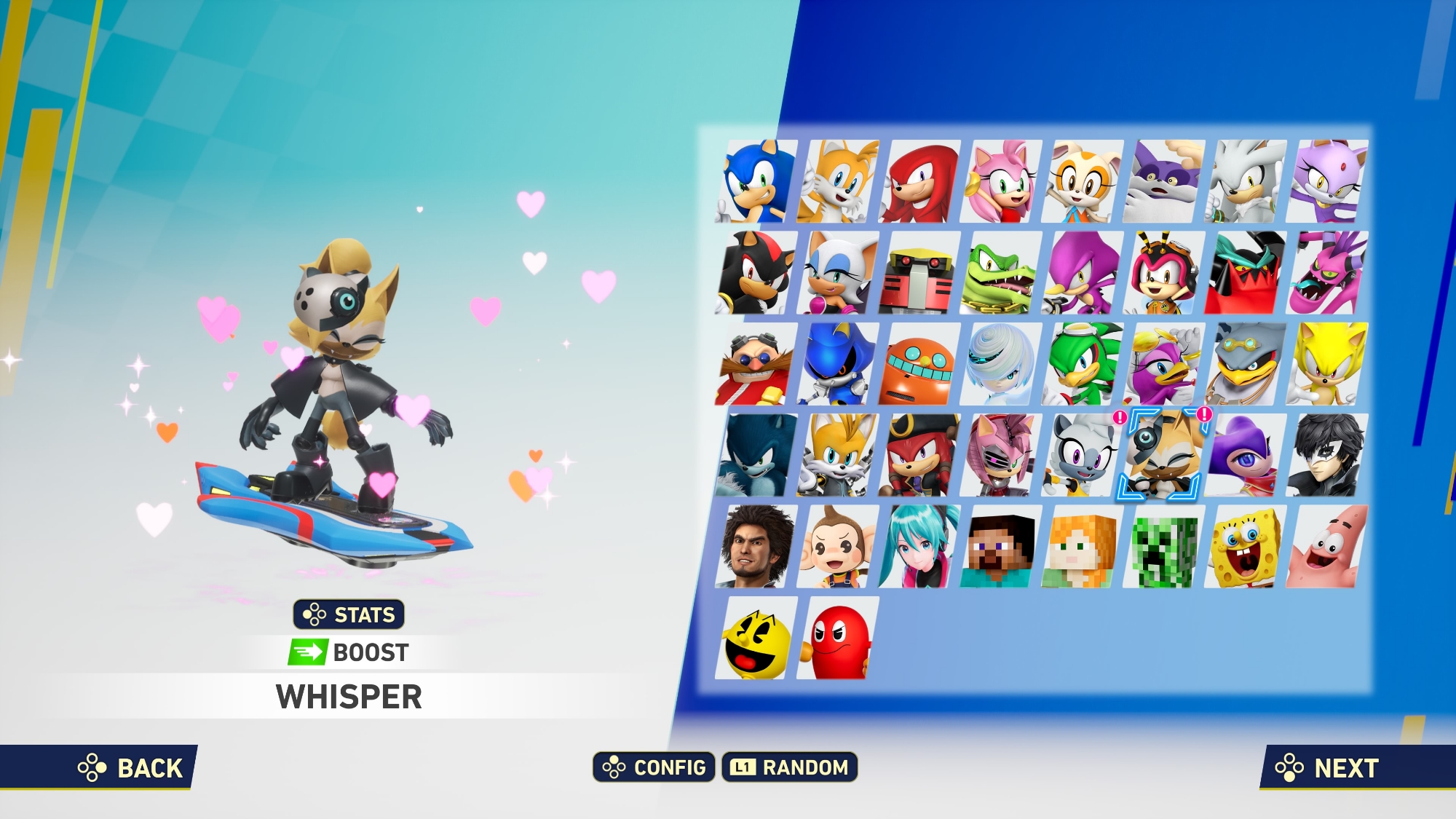
Task: Choose Hatsune Miku character tile
Action: [919, 547]
